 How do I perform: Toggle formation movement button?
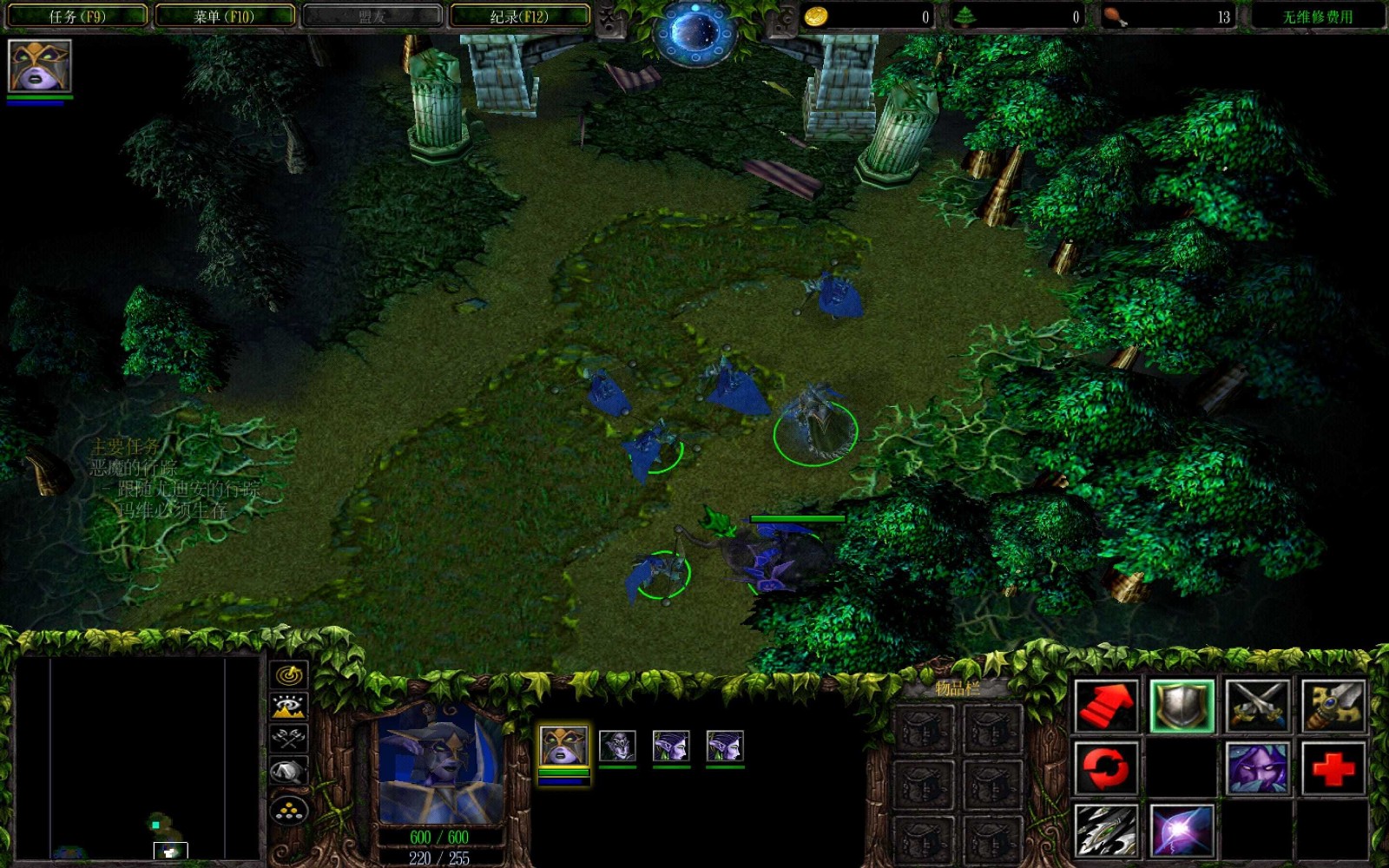pos(289,811)
